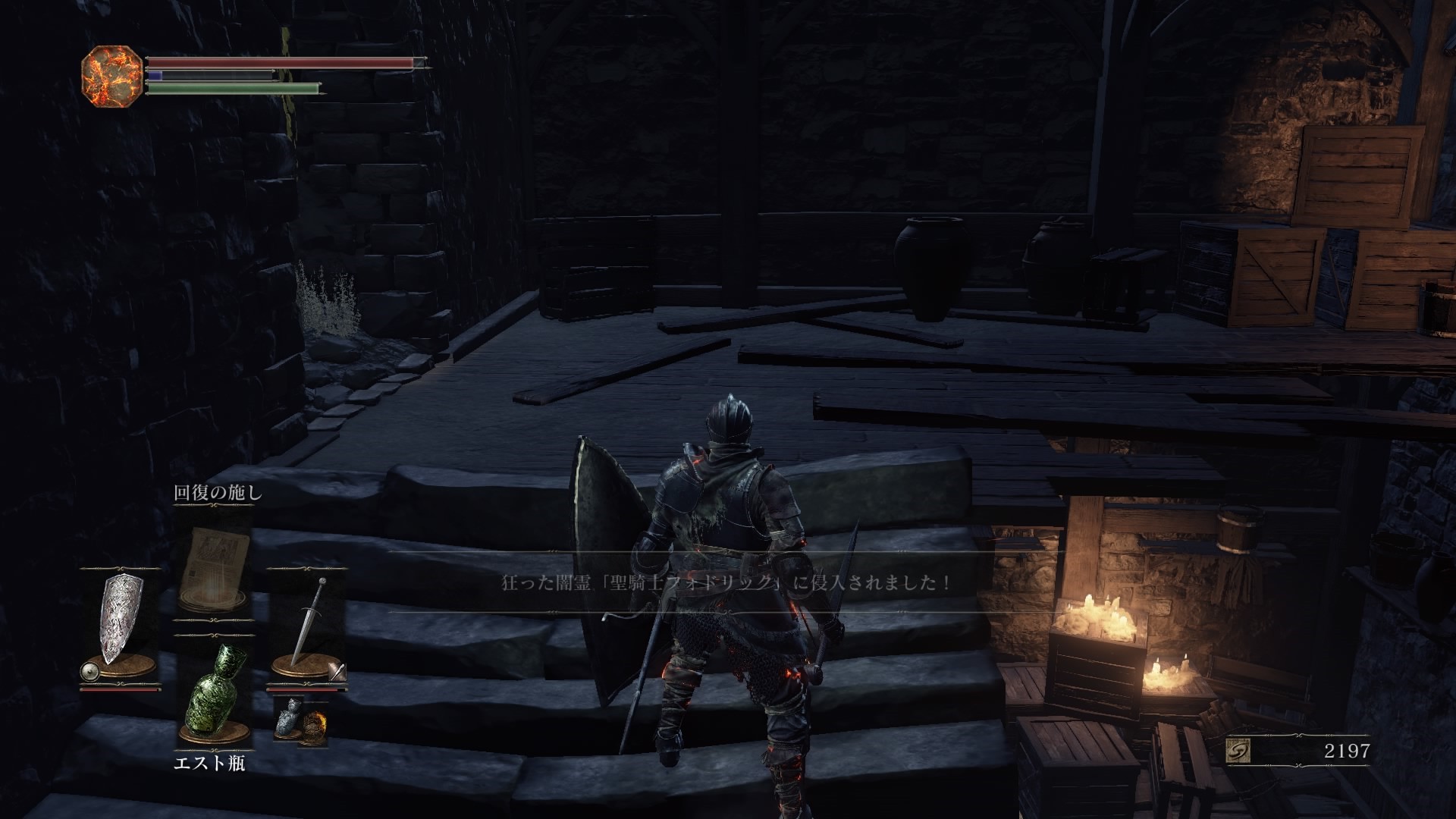Click the weapon skill icon on sword slot
The width and height of the screenshot is (1456, 819).
coord(337,672)
